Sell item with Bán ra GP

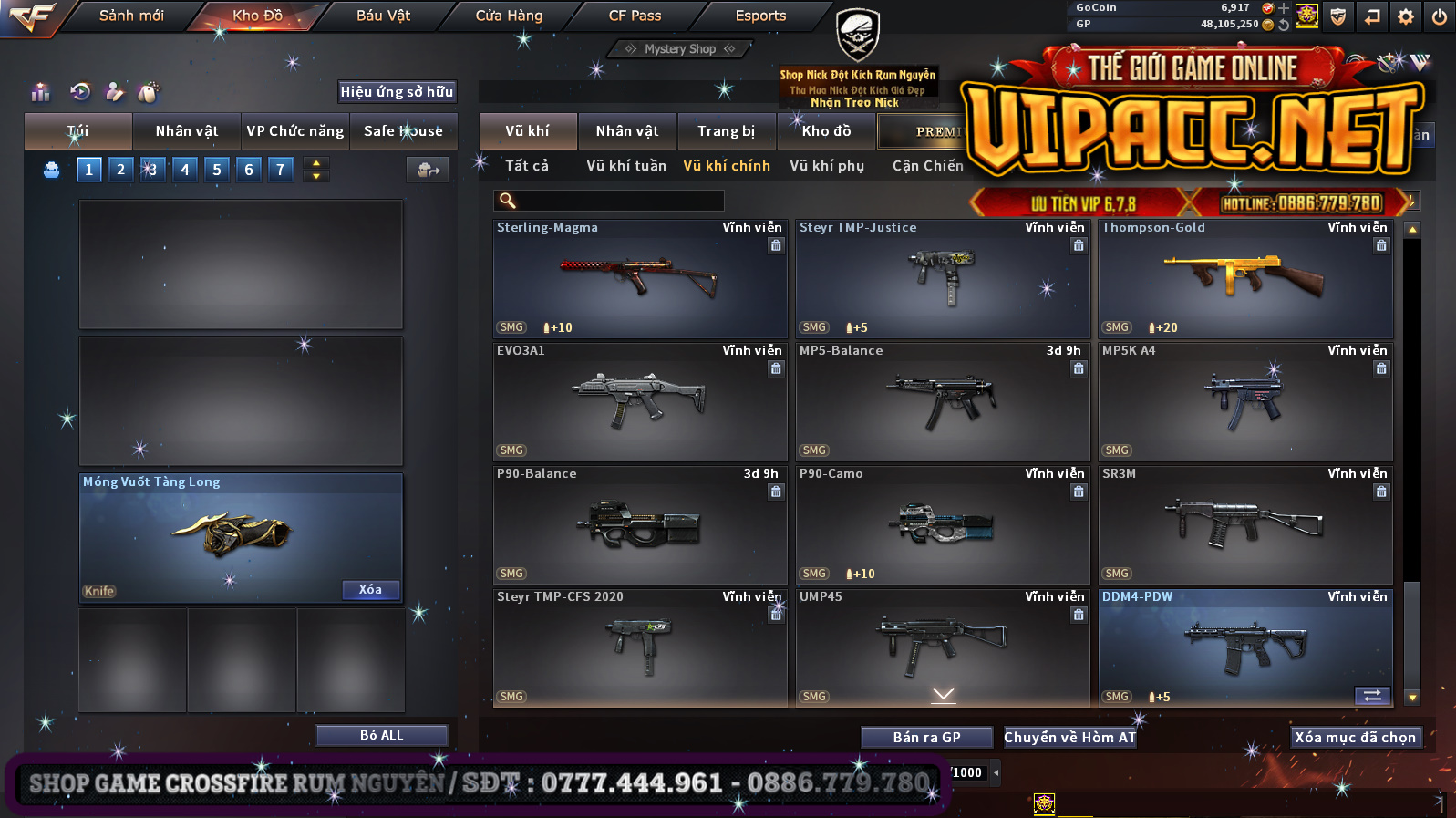[x=926, y=738]
